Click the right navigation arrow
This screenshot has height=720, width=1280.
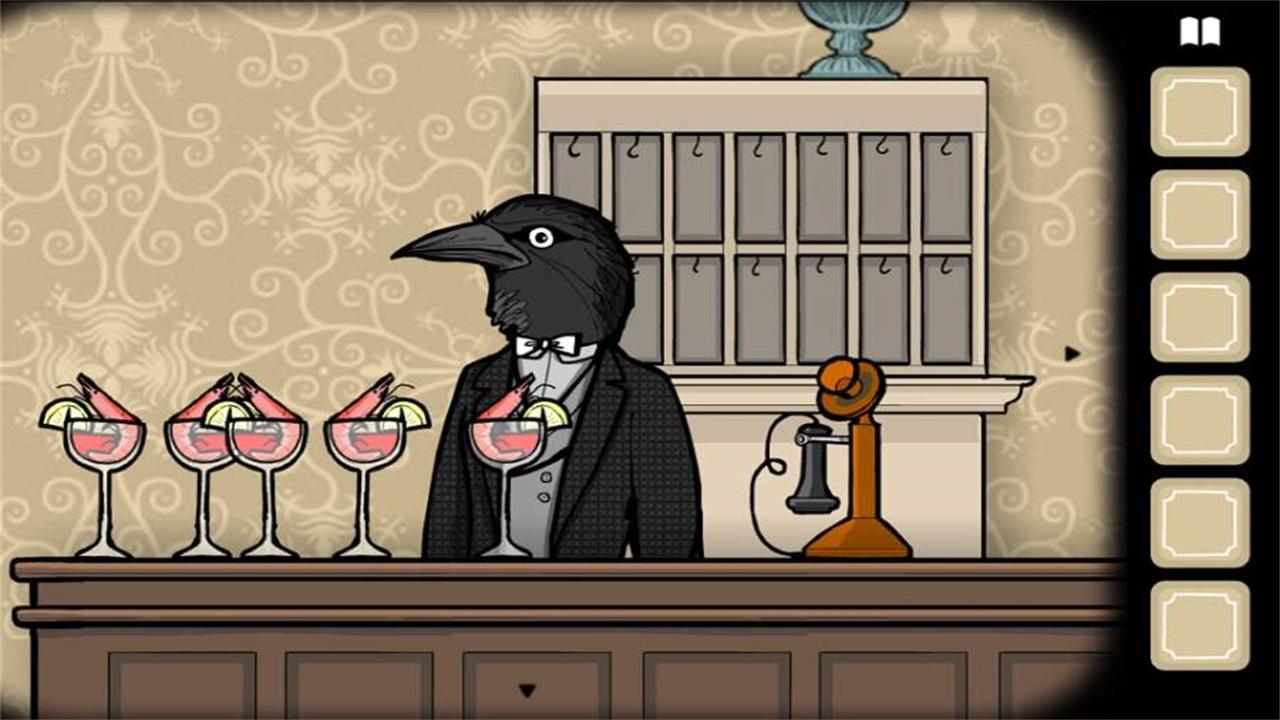pos(1071,351)
